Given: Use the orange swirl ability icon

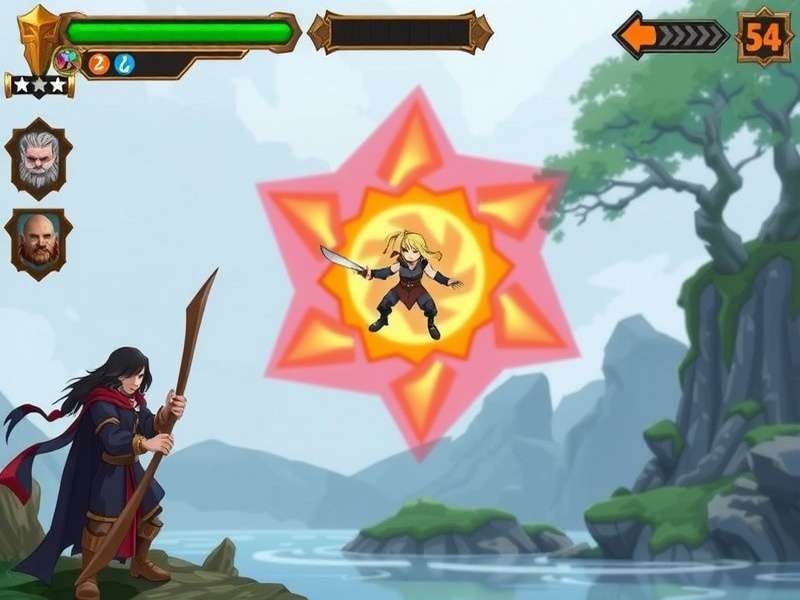Looking at the screenshot, I should (98, 64).
